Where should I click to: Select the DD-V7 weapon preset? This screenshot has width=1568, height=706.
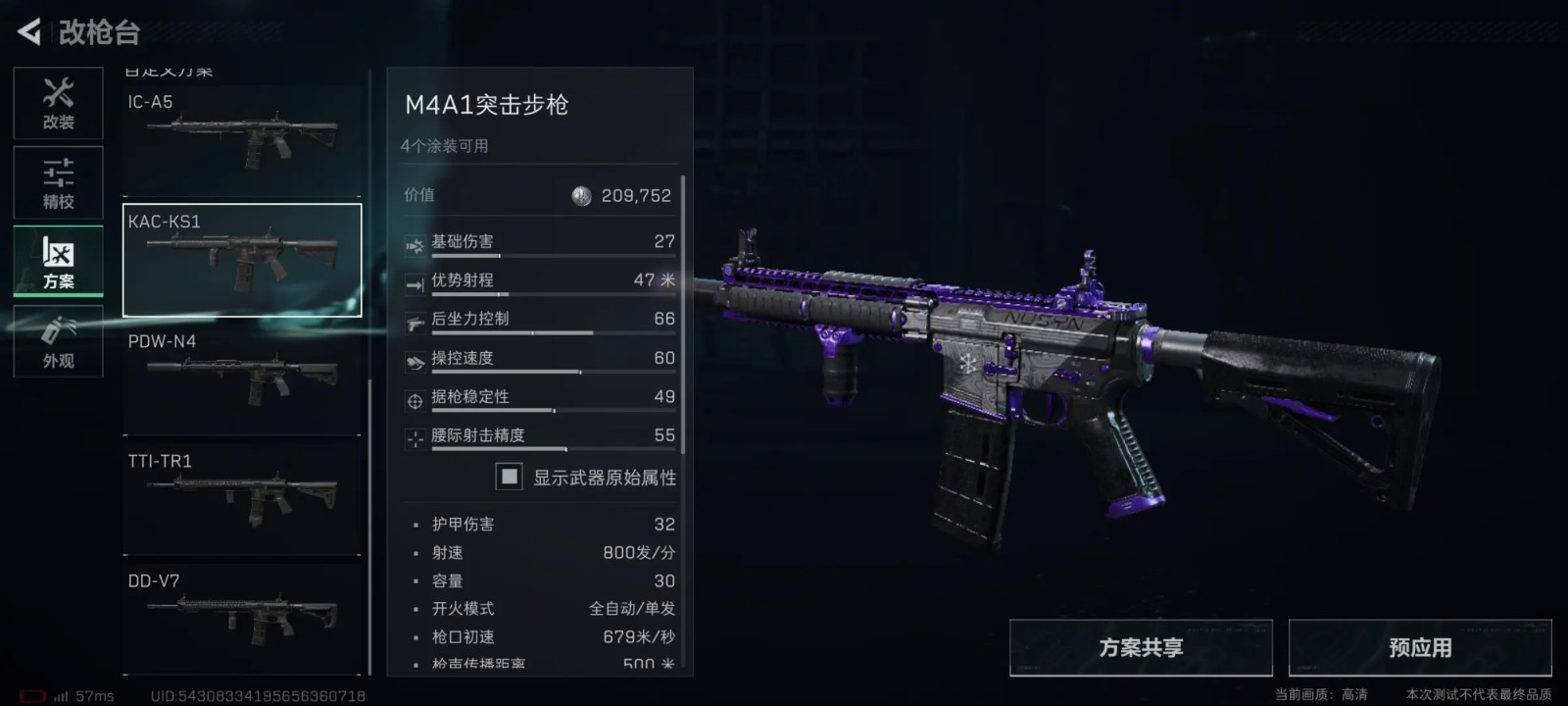pyautogui.click(x=242, y=620)
